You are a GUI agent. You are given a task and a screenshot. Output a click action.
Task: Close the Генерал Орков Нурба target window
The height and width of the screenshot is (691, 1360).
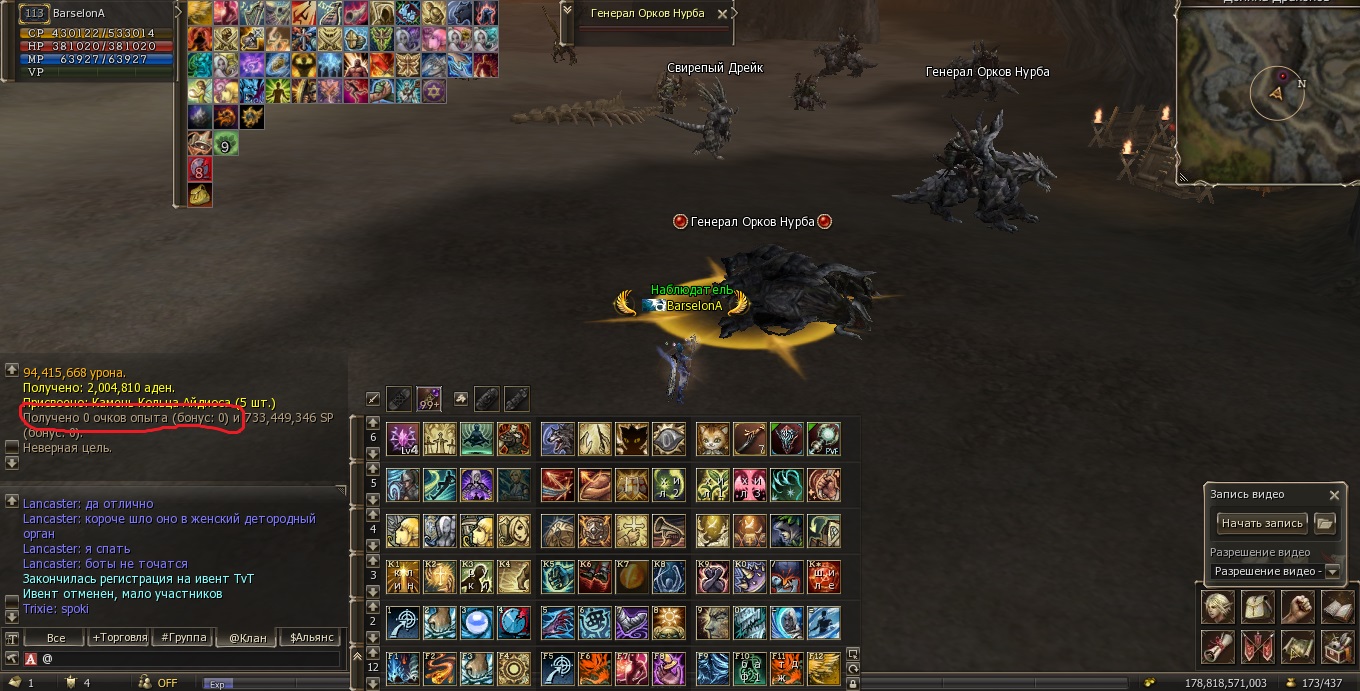click(736, 14)
